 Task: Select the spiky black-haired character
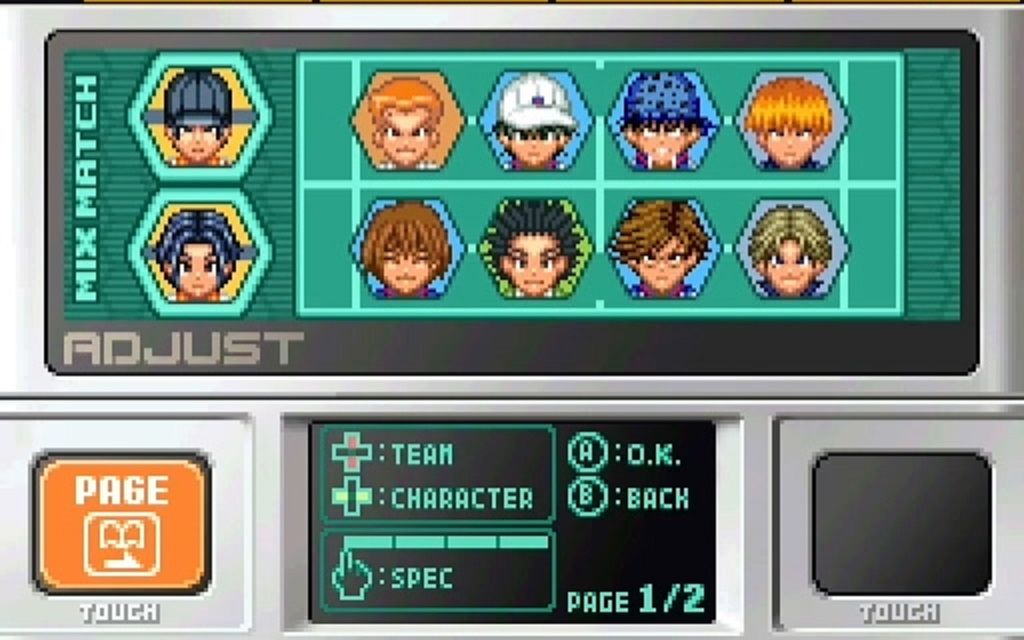(x=536, y=248)
